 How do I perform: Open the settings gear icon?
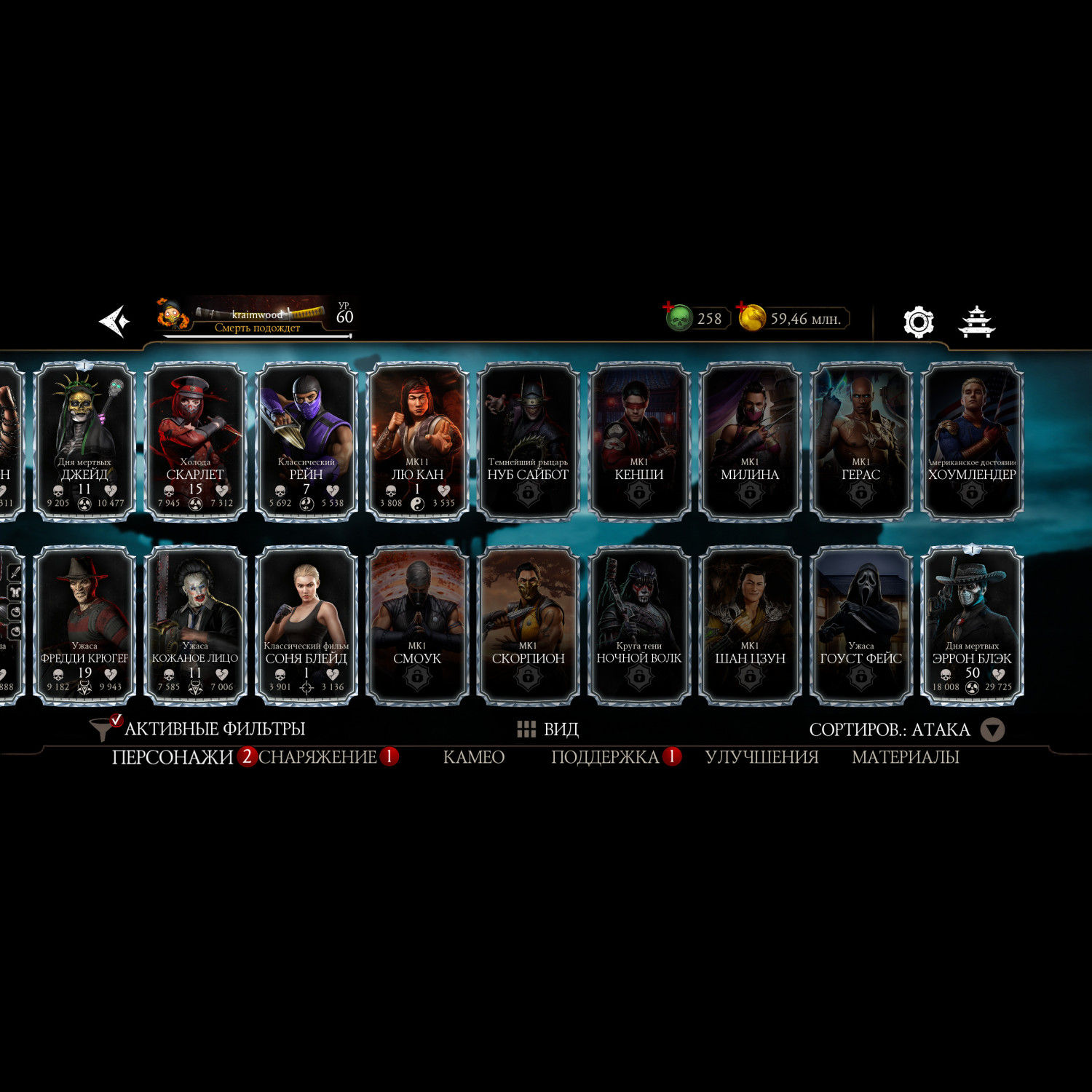pyautogui.click(x=918, y=321)
